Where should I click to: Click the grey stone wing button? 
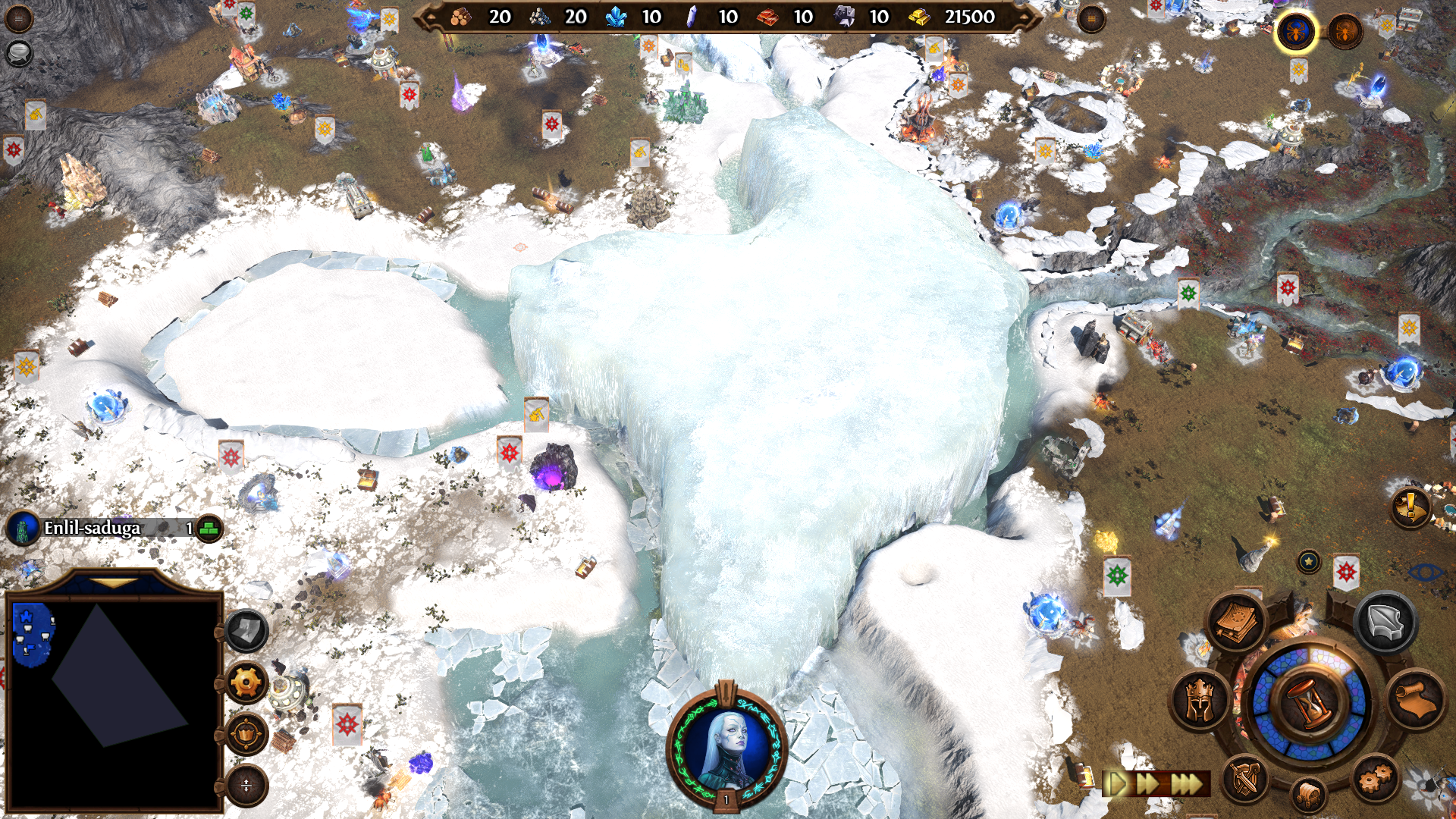[x=1385, y=623]
